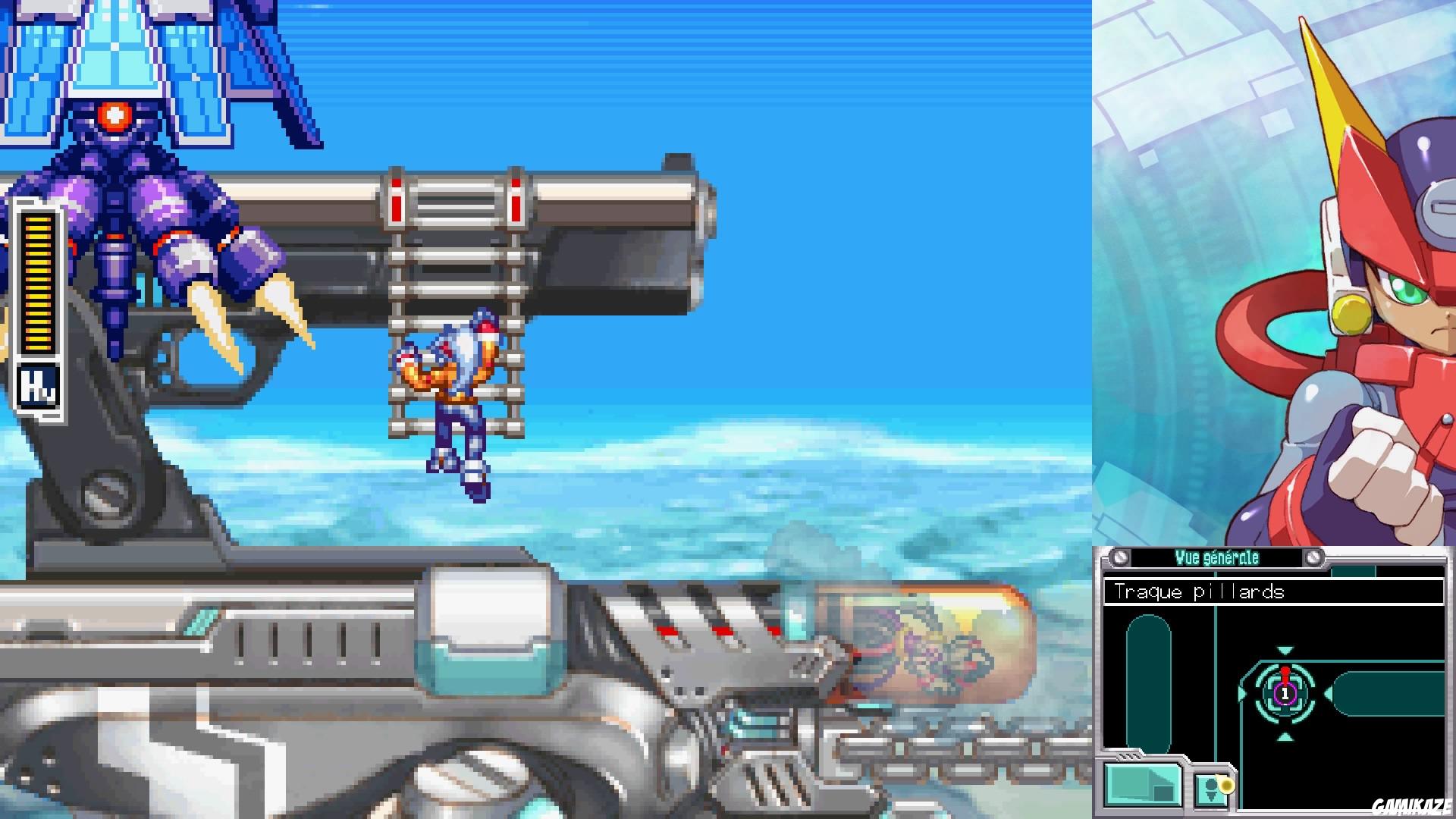Image resolution: width=1456 pixels, height=819 pixels.
Task: Select the targeting reticle on the overview map
Action: [1283, 694]
